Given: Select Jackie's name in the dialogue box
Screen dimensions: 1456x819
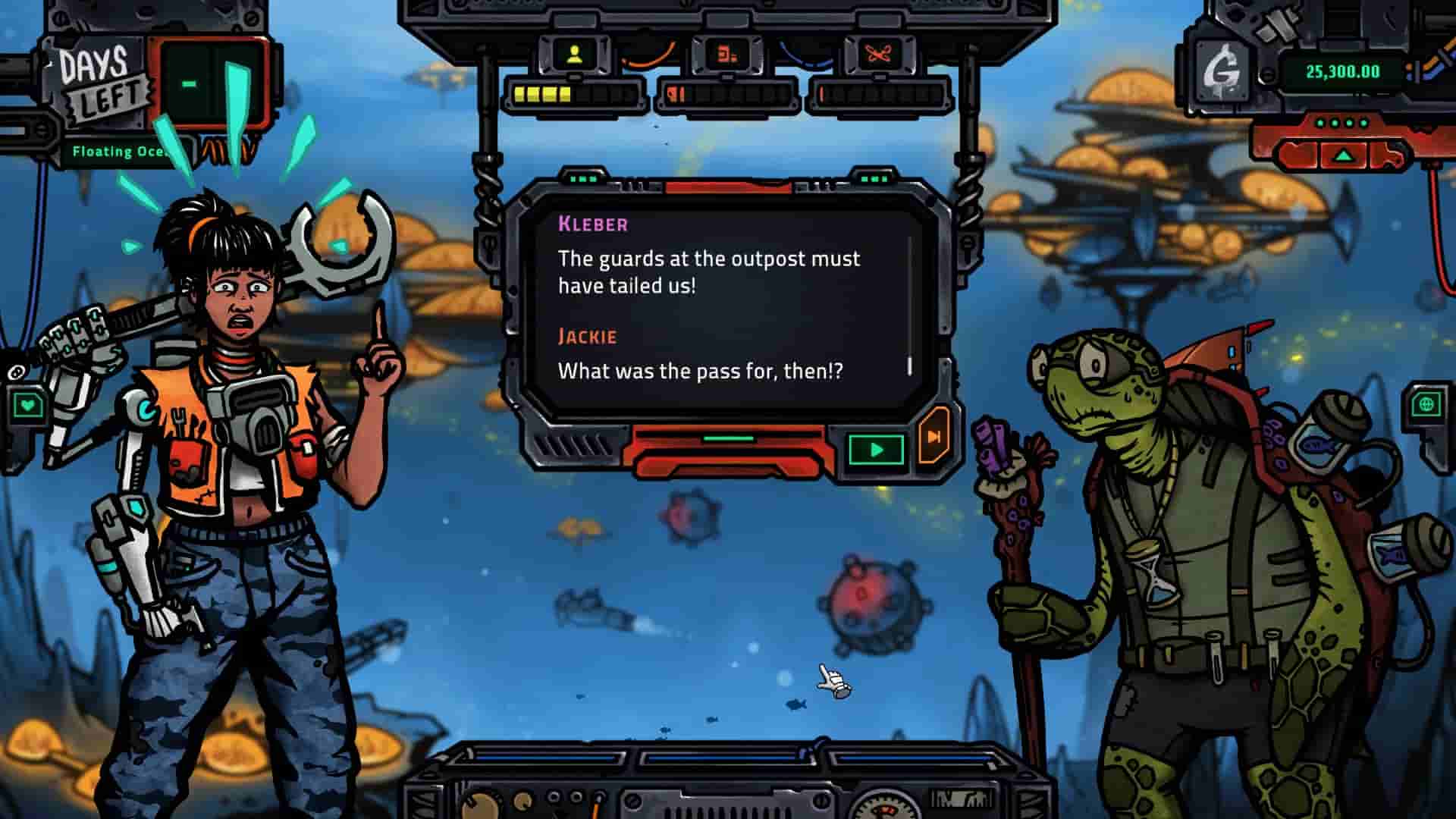Looking at the screenshot, I should point(587,336).
